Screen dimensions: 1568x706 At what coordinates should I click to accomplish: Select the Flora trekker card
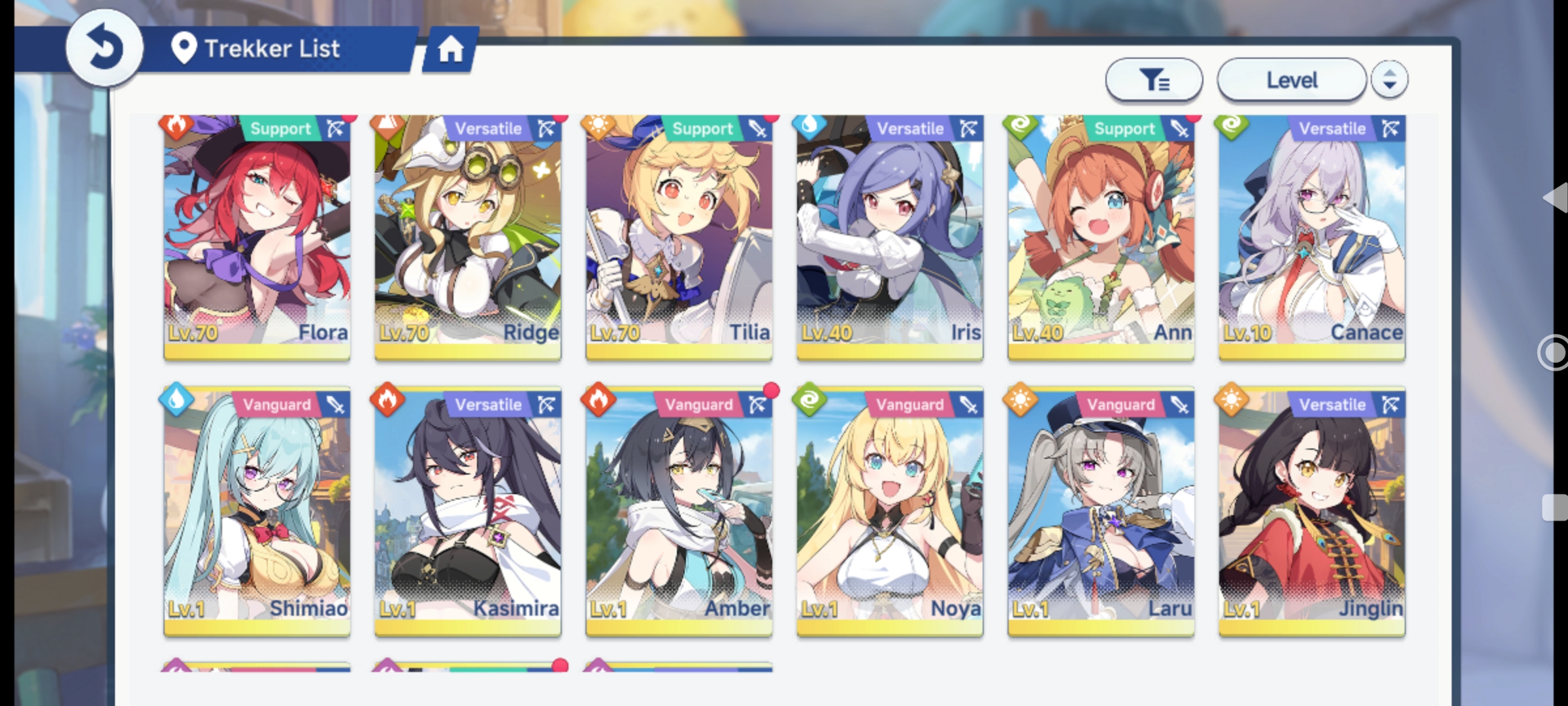[x=257, y=237]
